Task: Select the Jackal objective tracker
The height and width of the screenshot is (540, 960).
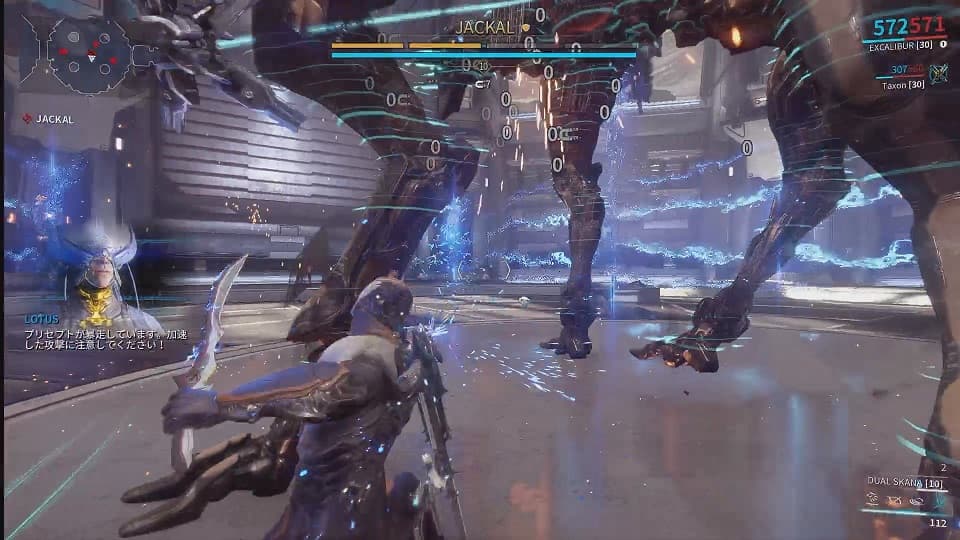Action: 53,119
